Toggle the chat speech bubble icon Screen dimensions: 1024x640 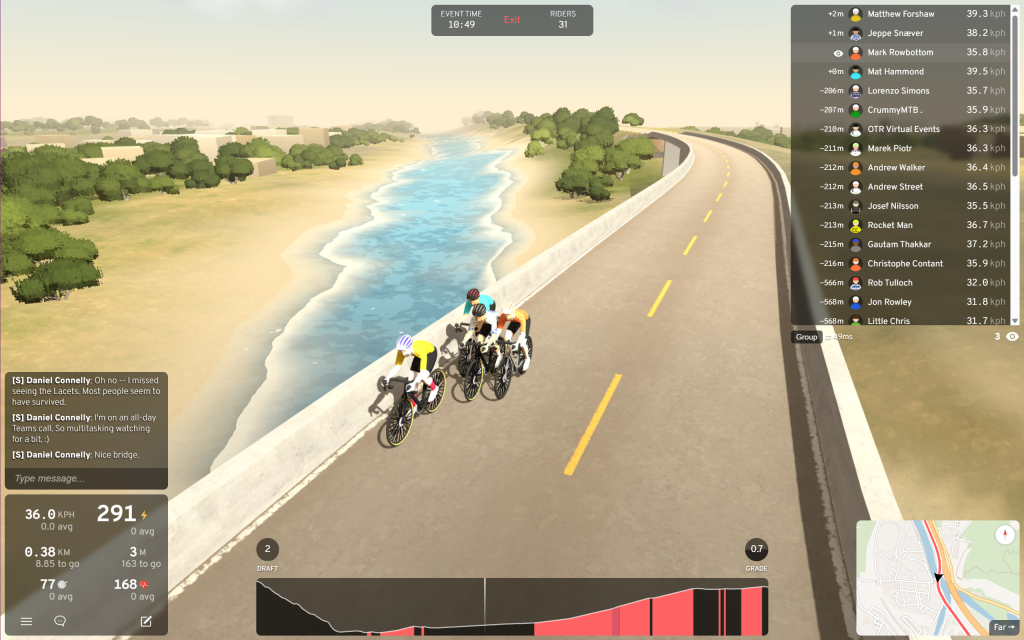(60, 621)
